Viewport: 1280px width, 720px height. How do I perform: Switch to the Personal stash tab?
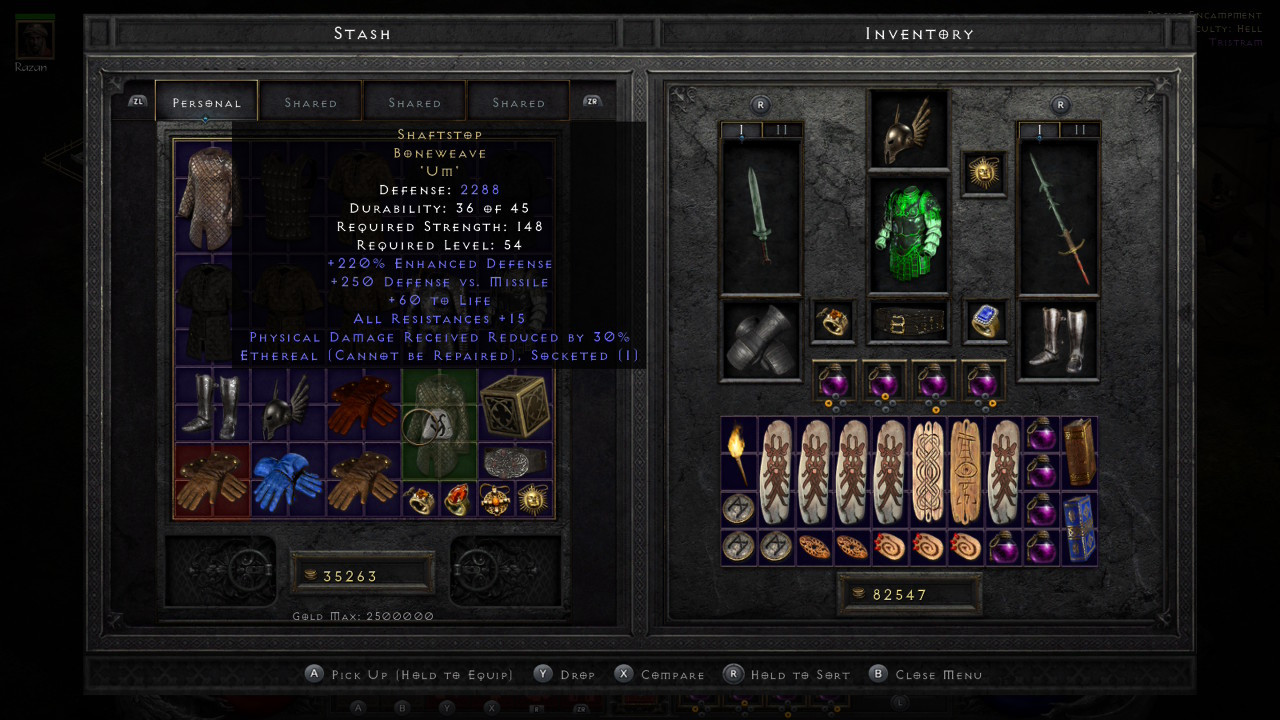pyautogui.click(x=206, y=102)
